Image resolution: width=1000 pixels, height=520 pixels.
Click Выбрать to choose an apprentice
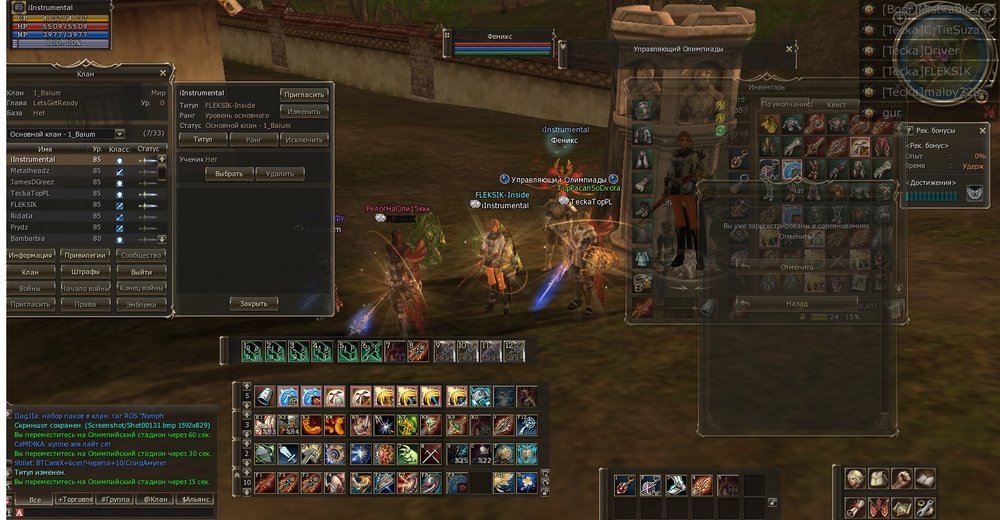229,174
